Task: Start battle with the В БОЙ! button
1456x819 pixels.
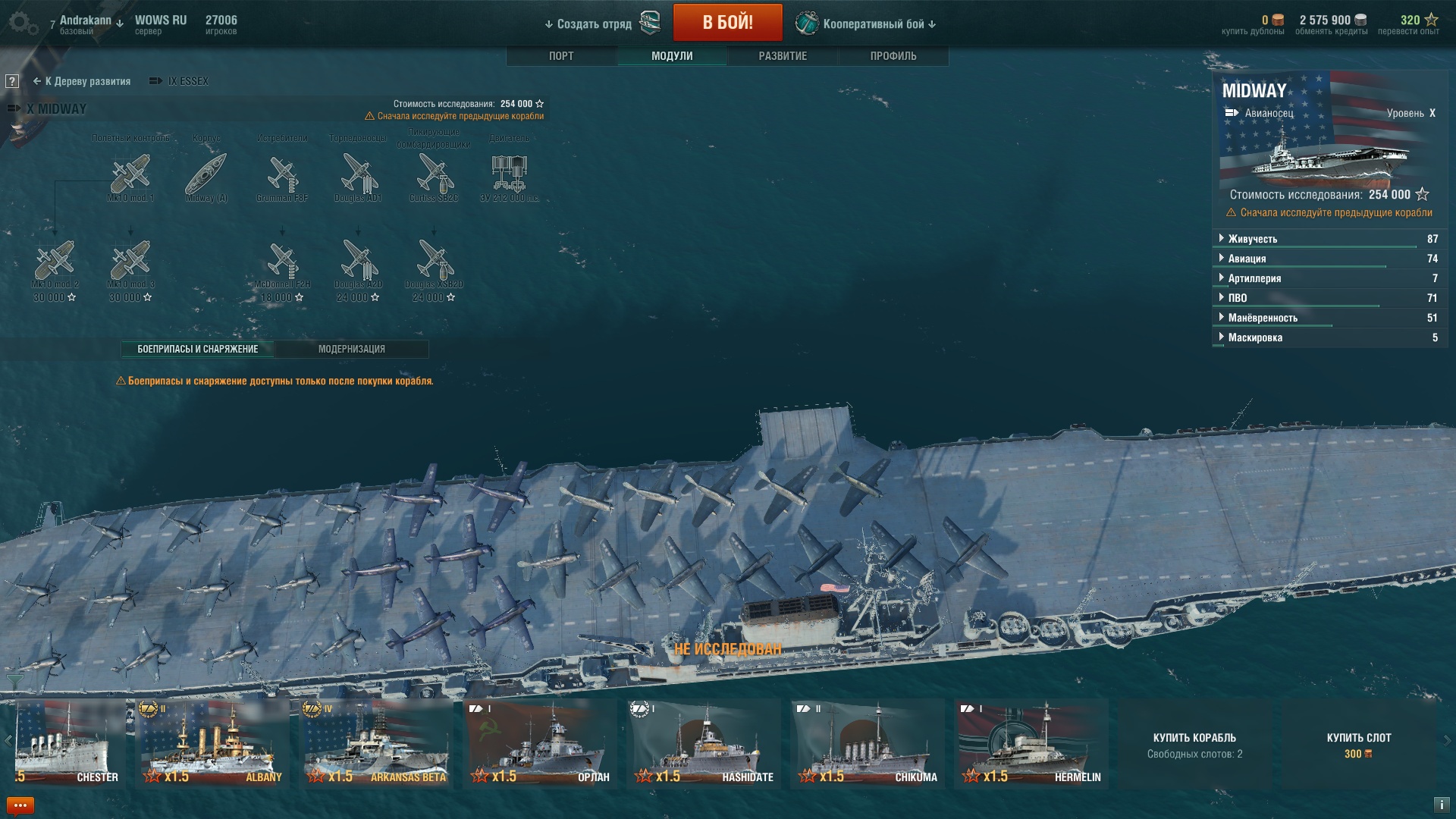Action: pos(727,23)
